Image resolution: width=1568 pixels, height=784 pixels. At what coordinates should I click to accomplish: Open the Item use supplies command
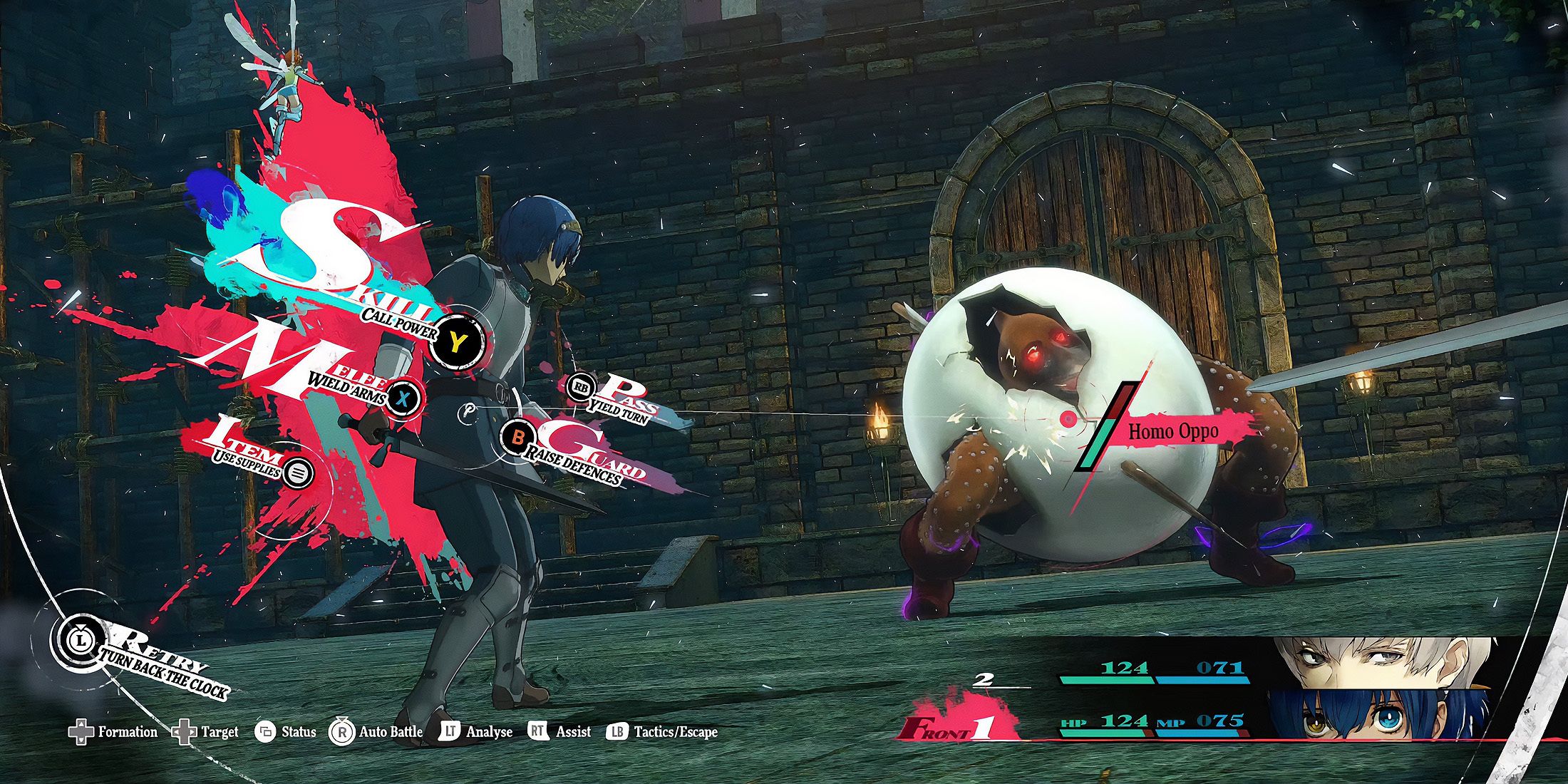point(298,472)
